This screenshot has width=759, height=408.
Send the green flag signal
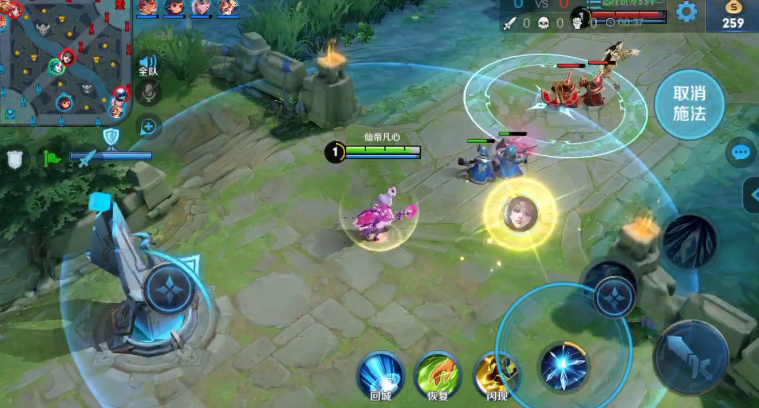pyautogui.click(x=51, y=158)
